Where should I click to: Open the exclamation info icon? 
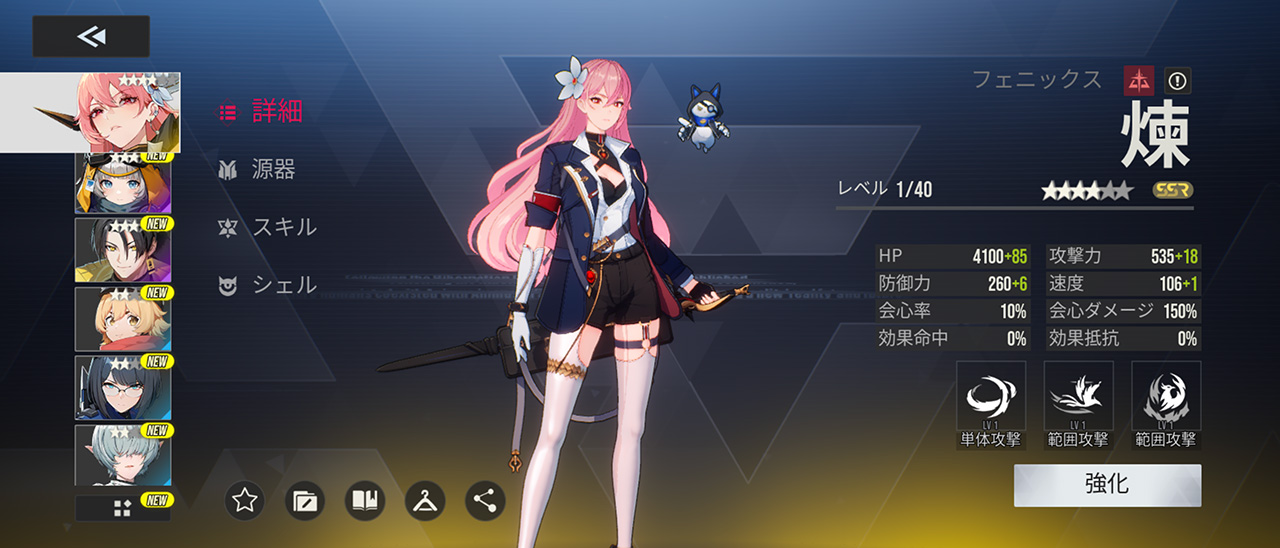[x=1177, y=80]
